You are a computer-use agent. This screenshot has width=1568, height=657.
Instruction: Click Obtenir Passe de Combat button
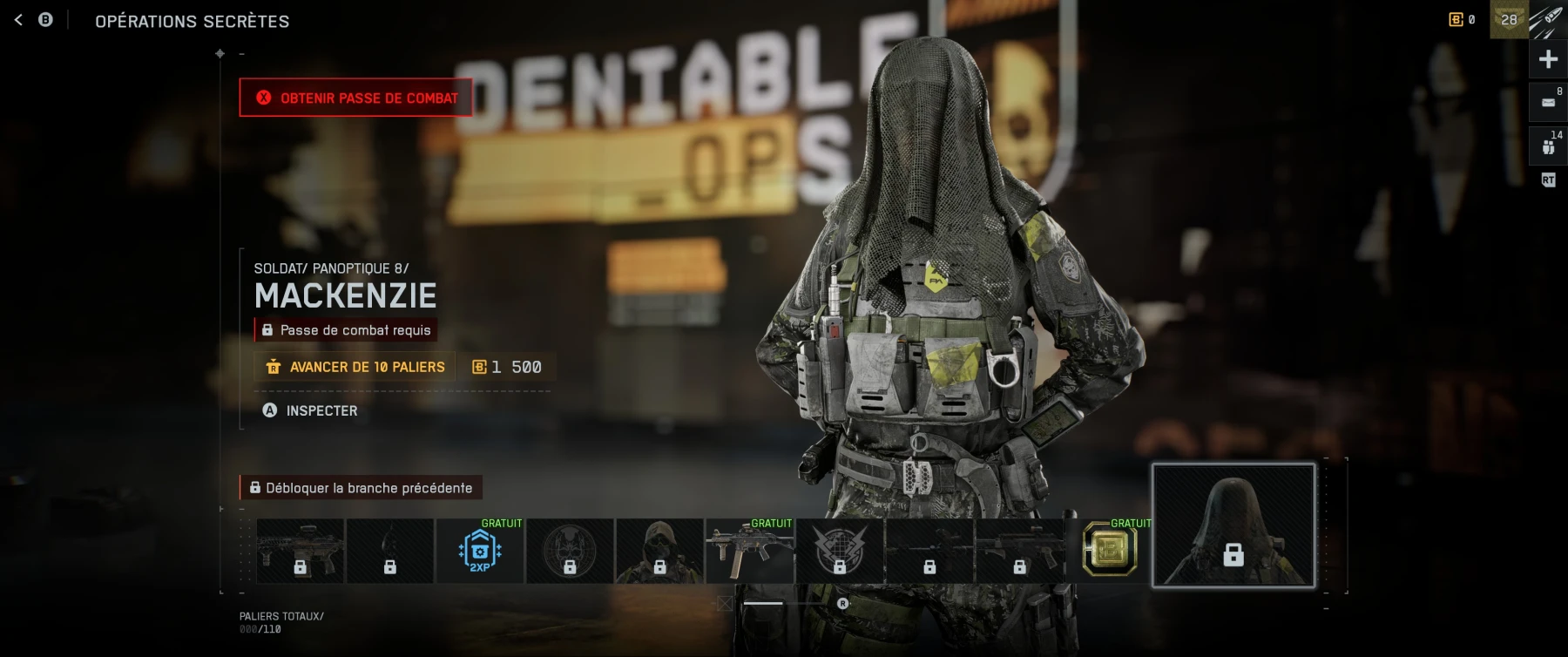[x=356, y=98]
